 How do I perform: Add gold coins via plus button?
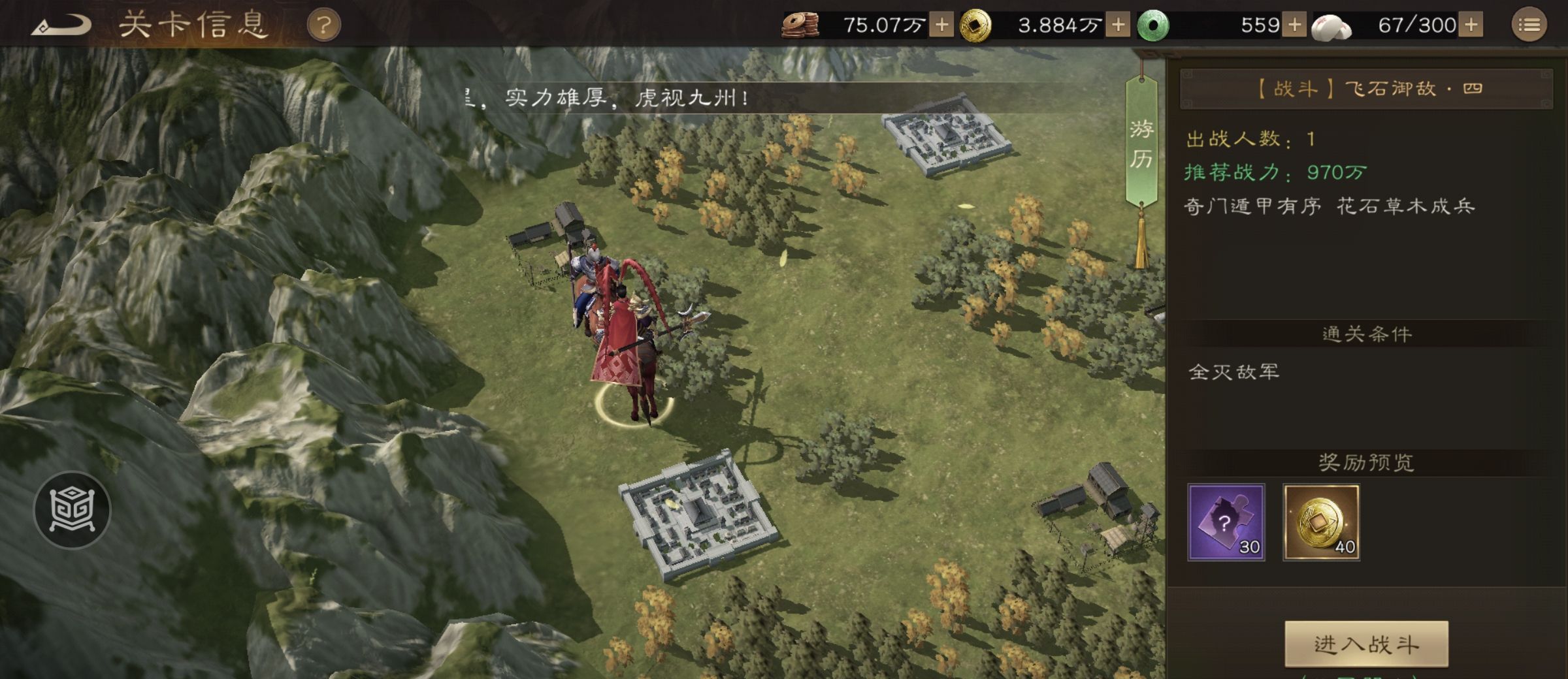coord(1118,25)
